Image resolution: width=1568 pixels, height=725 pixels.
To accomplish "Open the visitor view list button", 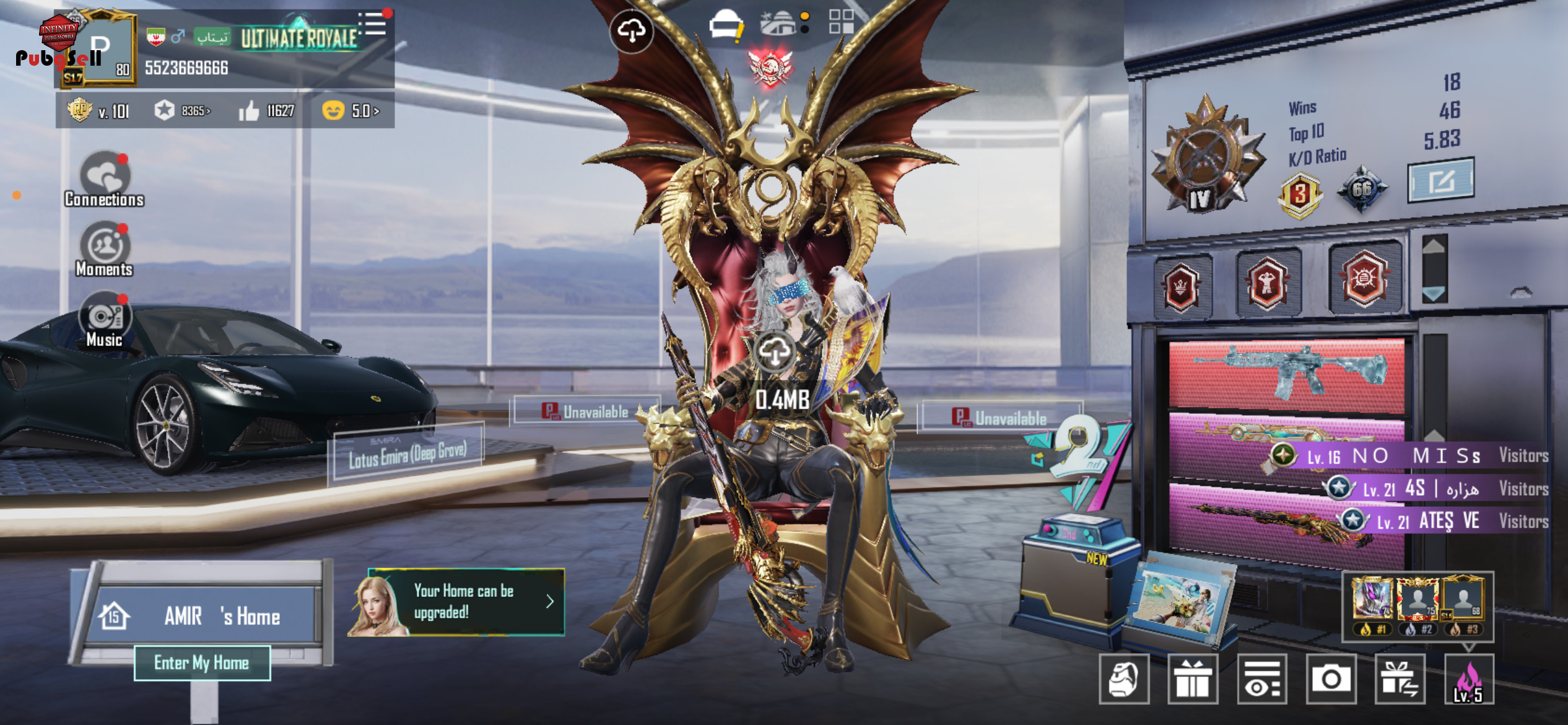I will (x=1262, y=679).
